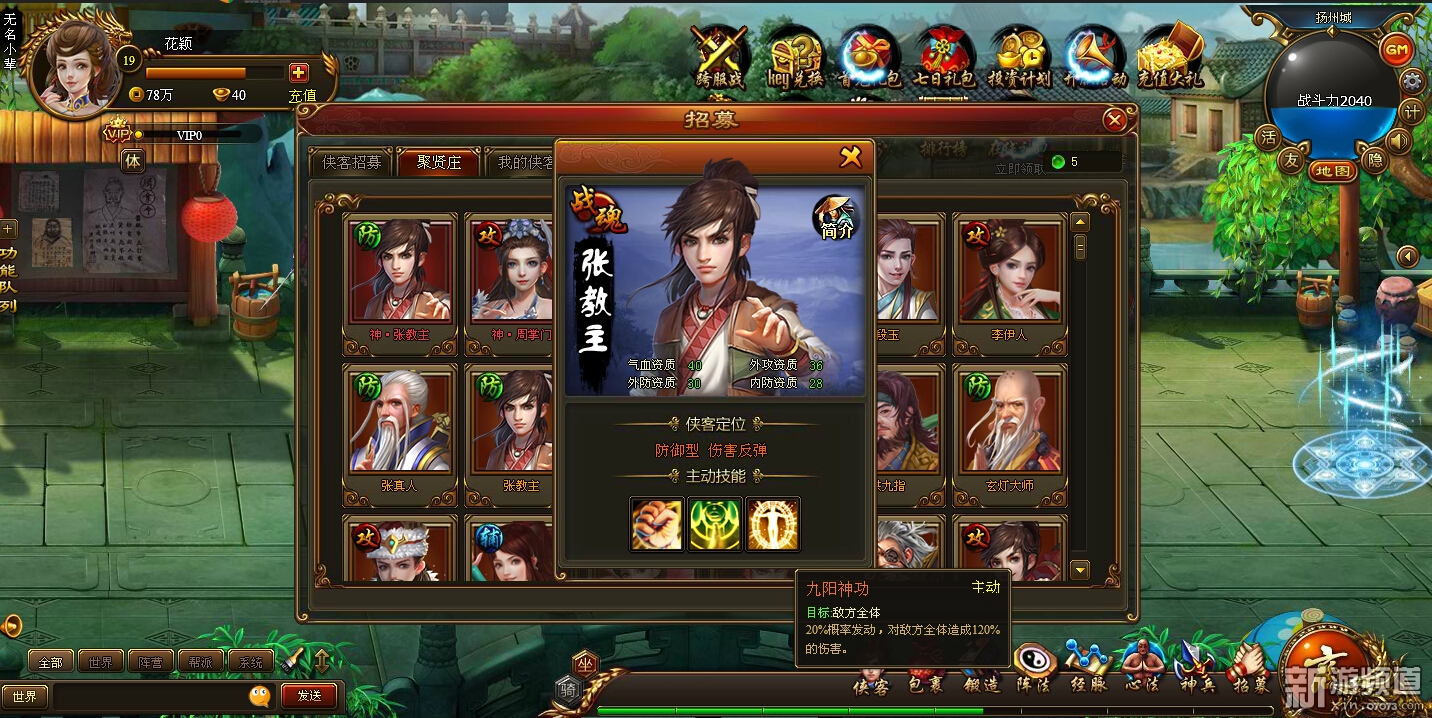Switch chat filter to 帮派
This screenshot has height=718, width=1432.
(200, 662)
